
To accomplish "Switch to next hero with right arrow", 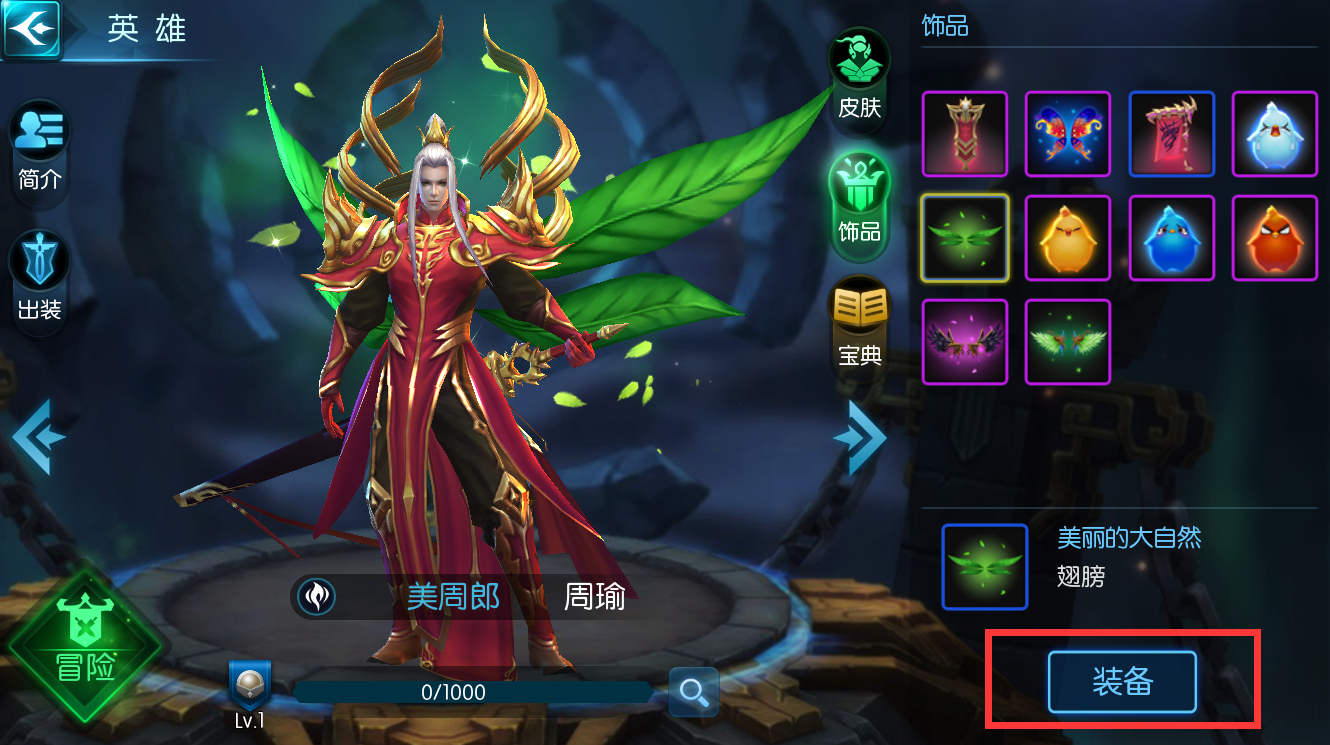I will coord(862,437).
